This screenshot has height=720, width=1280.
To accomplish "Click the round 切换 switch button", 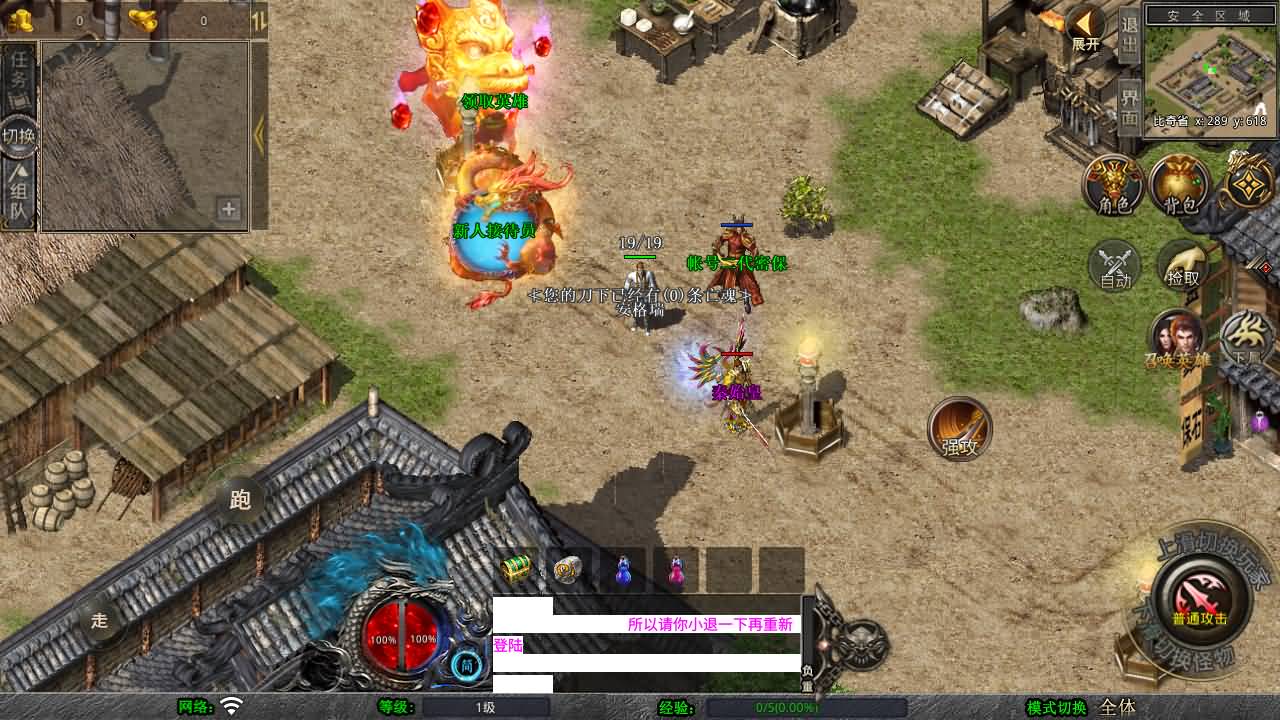I will coord(19,135).
